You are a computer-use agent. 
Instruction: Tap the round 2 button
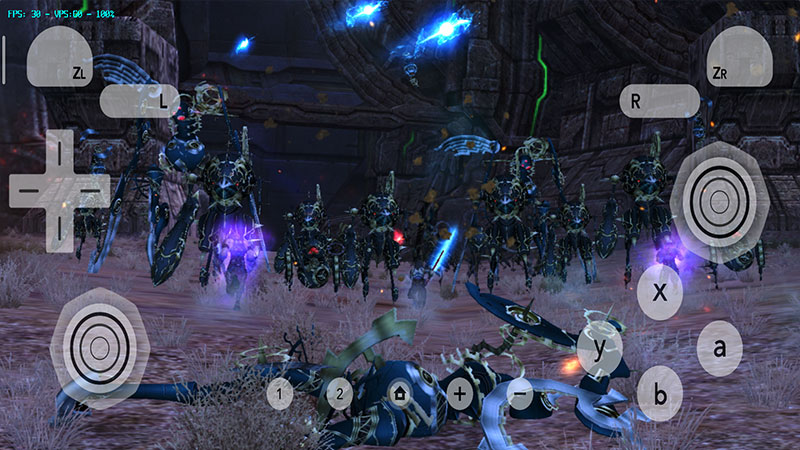340,393
